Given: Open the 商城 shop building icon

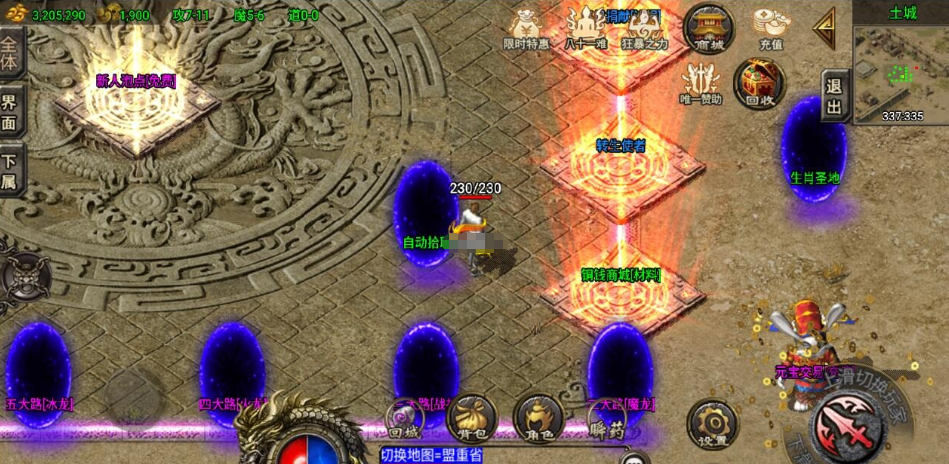Looking at the screenshot, I should 708,27.
